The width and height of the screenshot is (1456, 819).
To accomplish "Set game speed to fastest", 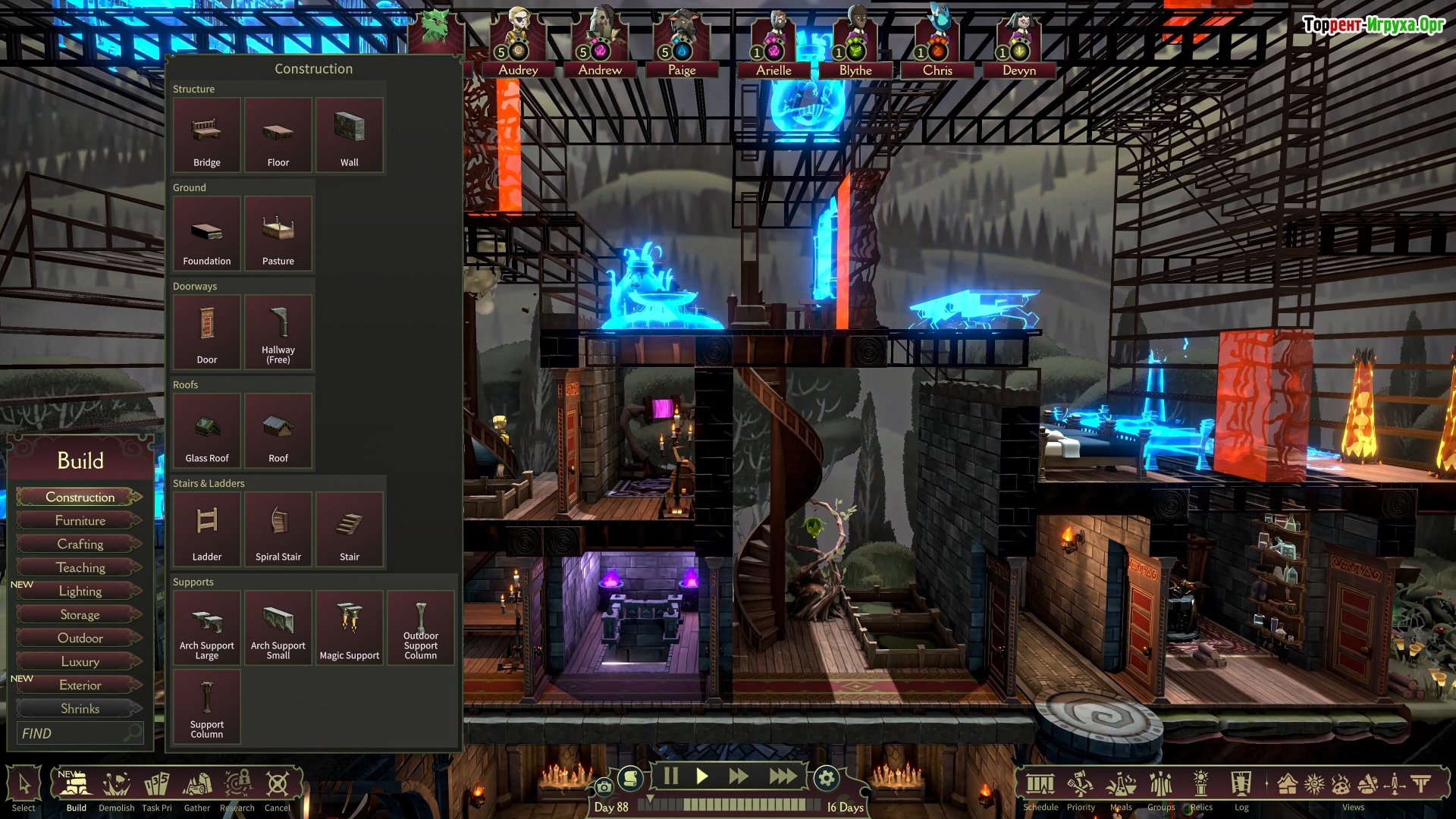I will [783, 777].
